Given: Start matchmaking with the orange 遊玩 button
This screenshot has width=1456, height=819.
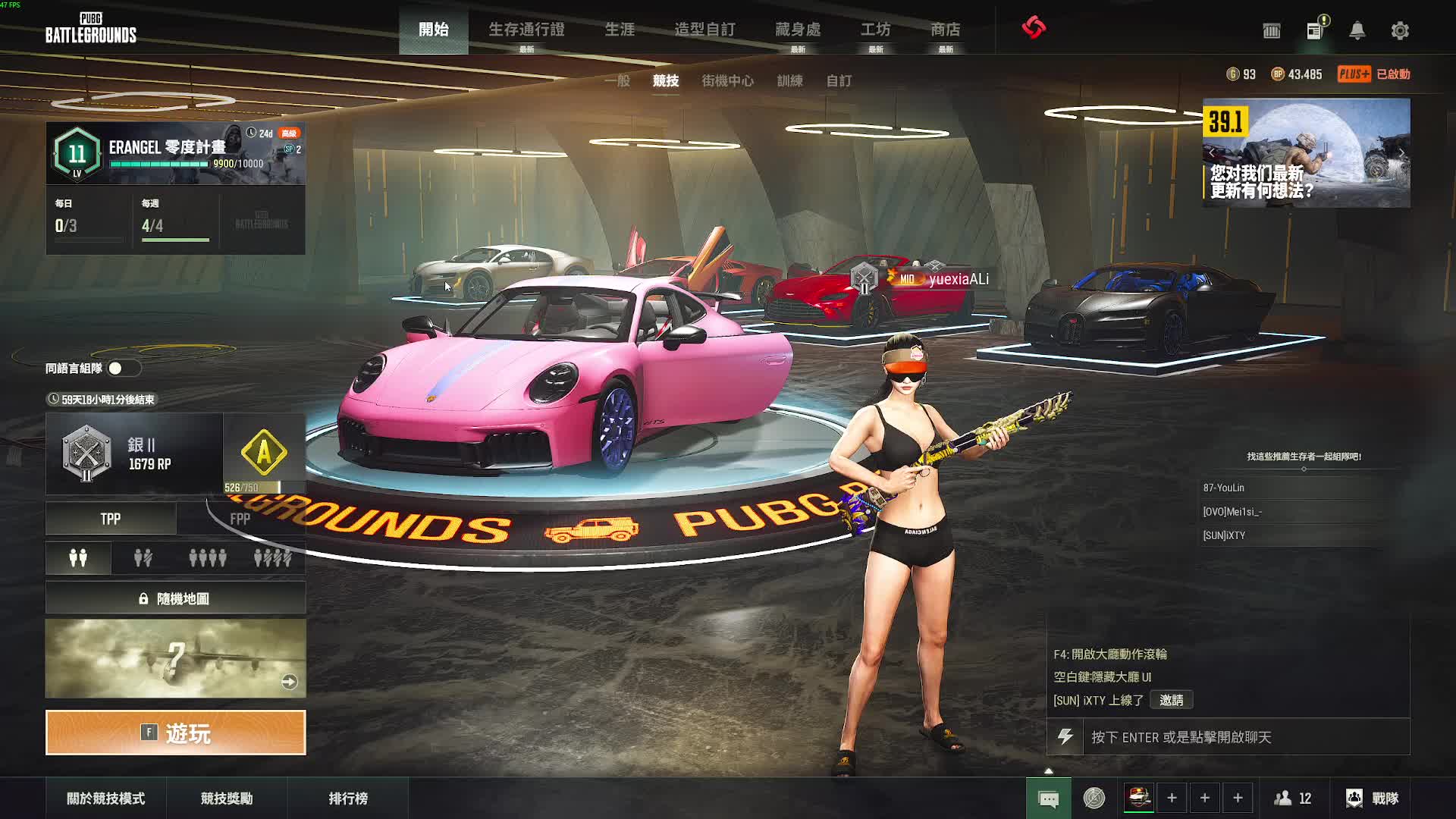Looking at the screenshot, I should [176, 733].
